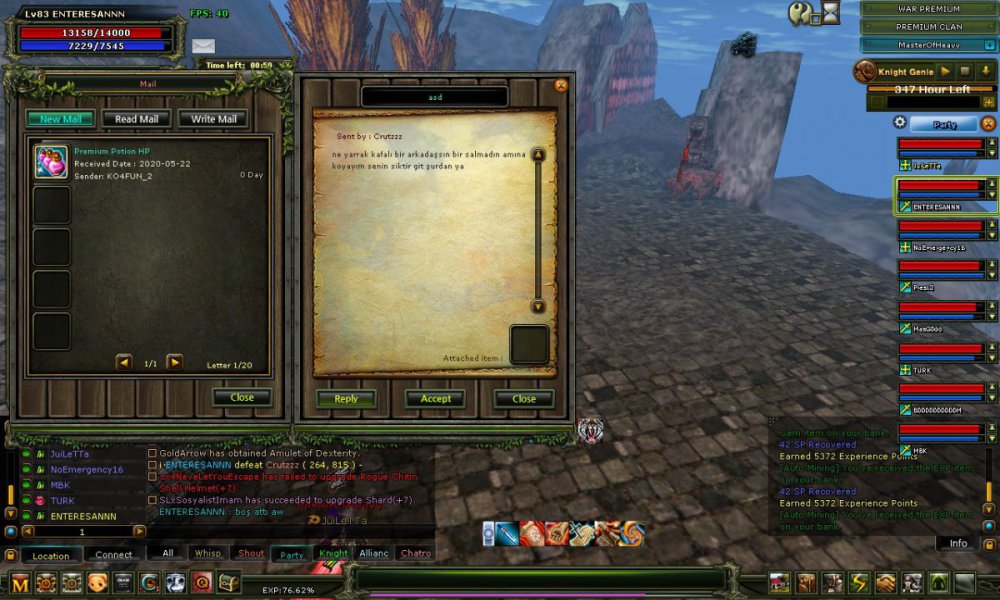
Task: Show the Knight chat channel
Action: (333, 553)
